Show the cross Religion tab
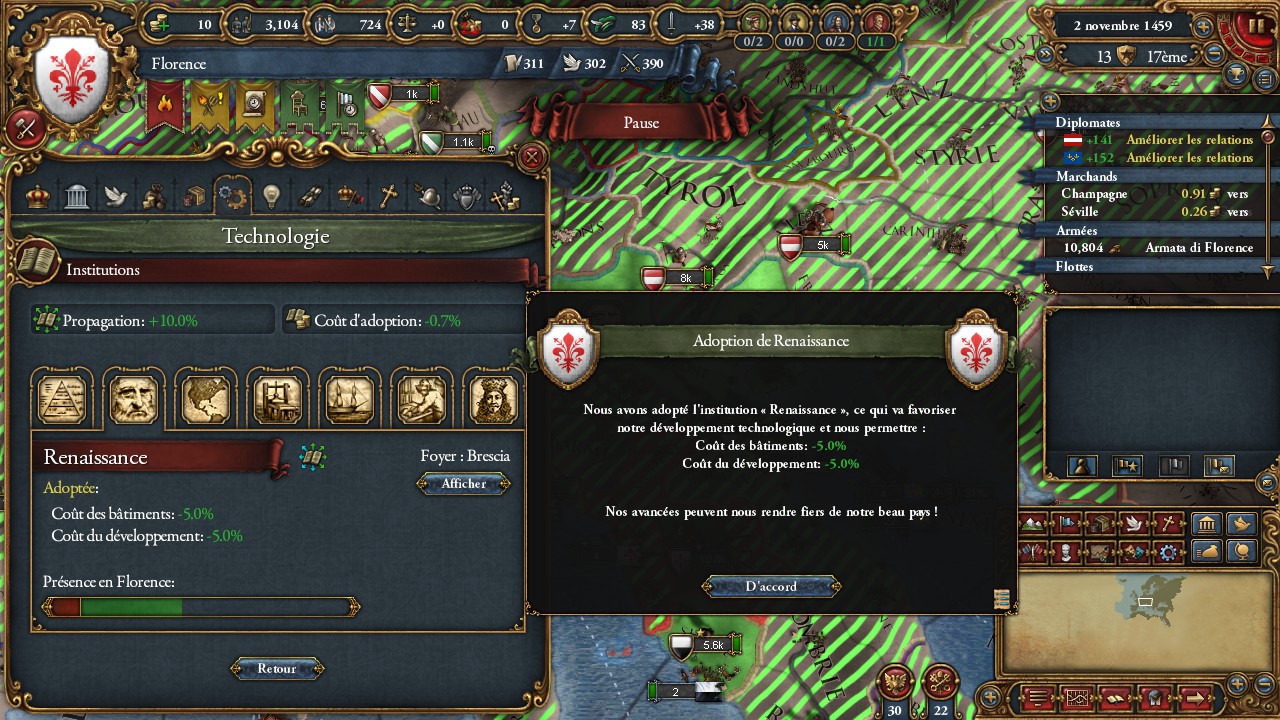The width and height of the screenshot is (1280, 720). (388, 196)
